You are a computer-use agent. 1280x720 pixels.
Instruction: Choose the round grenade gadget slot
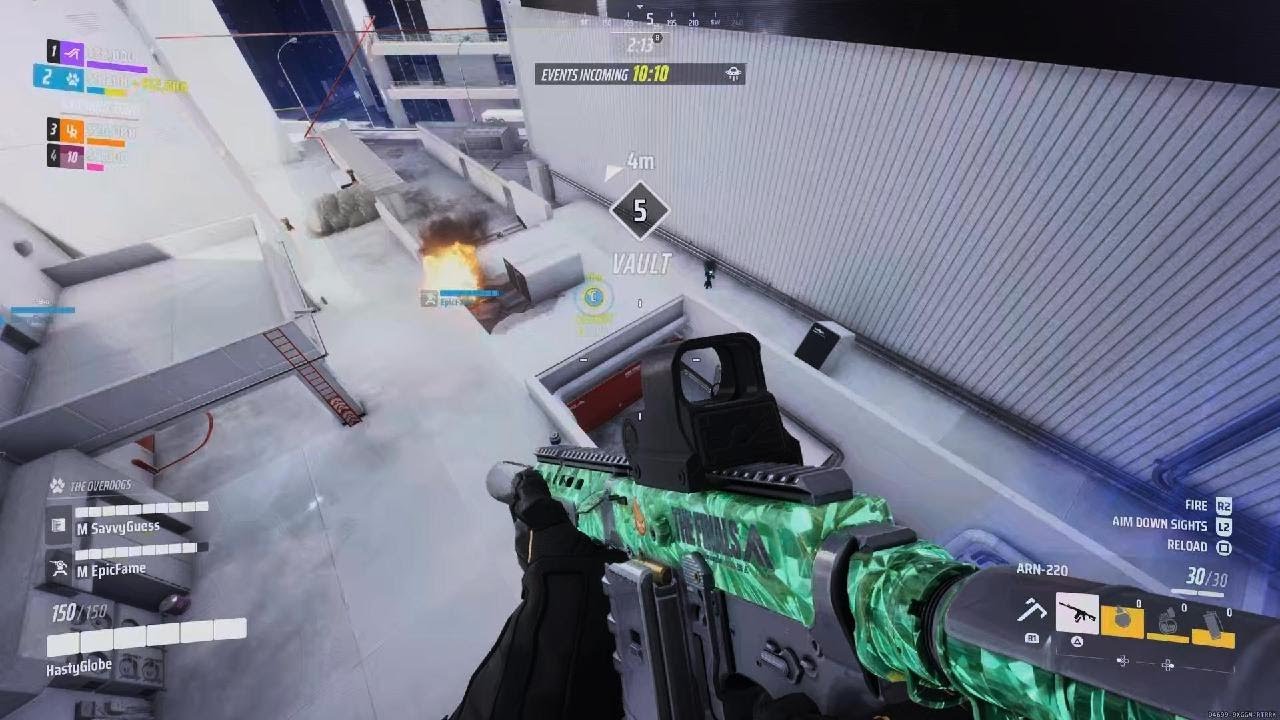1122,620
